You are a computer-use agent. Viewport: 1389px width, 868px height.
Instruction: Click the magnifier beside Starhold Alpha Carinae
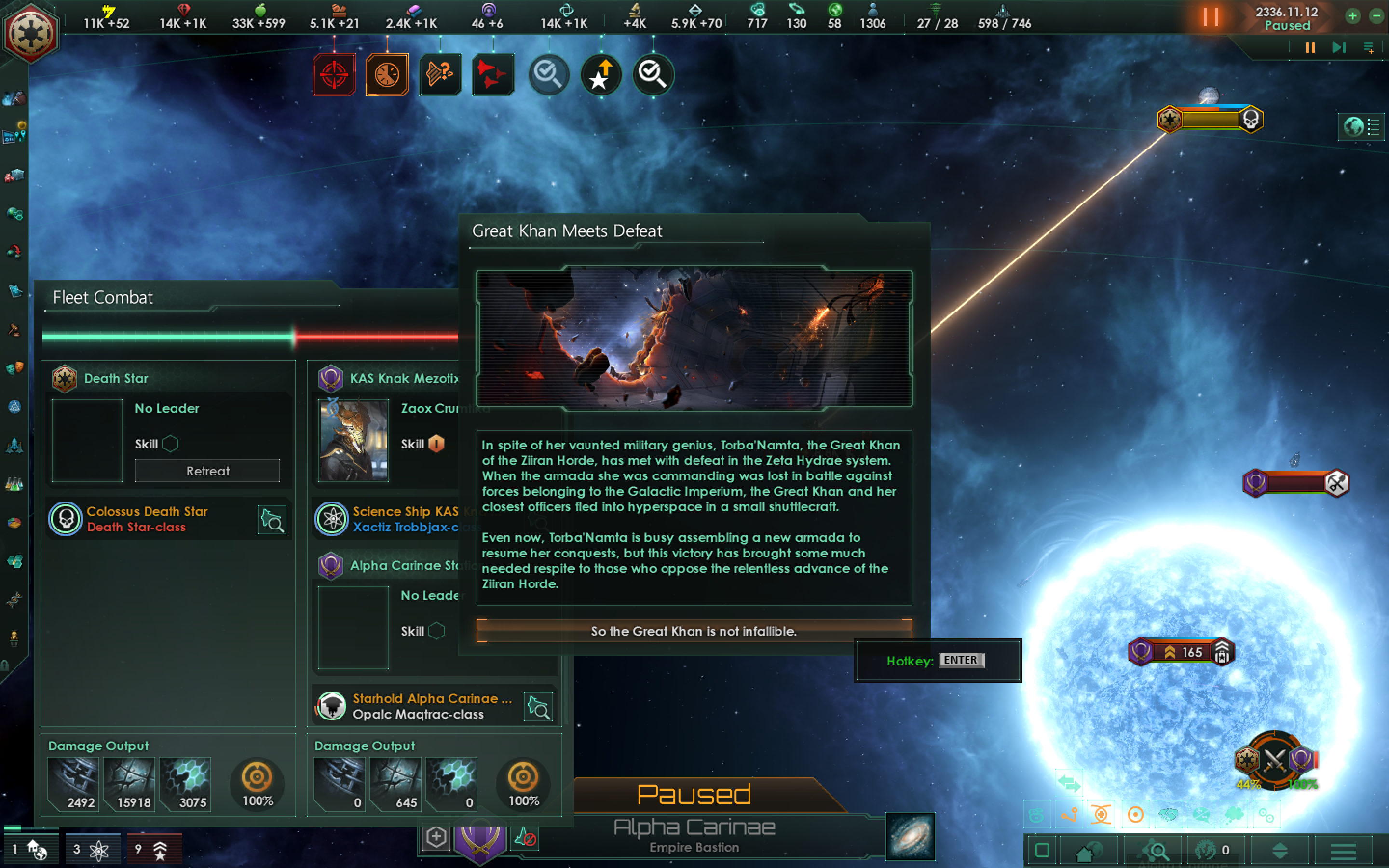pos(538,706)
